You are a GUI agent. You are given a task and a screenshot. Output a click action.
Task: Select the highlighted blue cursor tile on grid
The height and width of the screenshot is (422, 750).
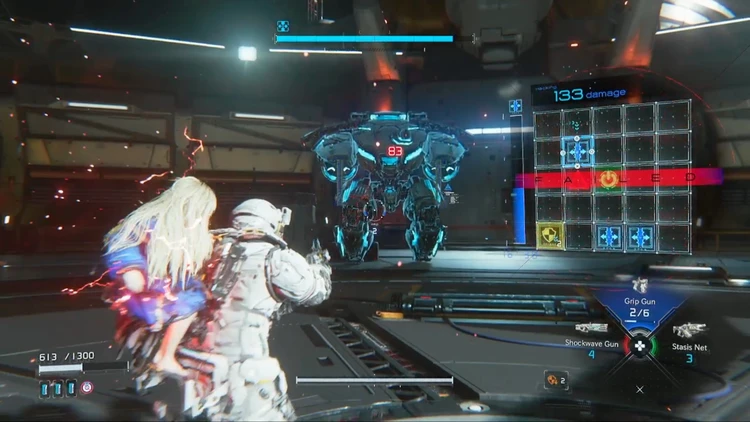[578, 152]
